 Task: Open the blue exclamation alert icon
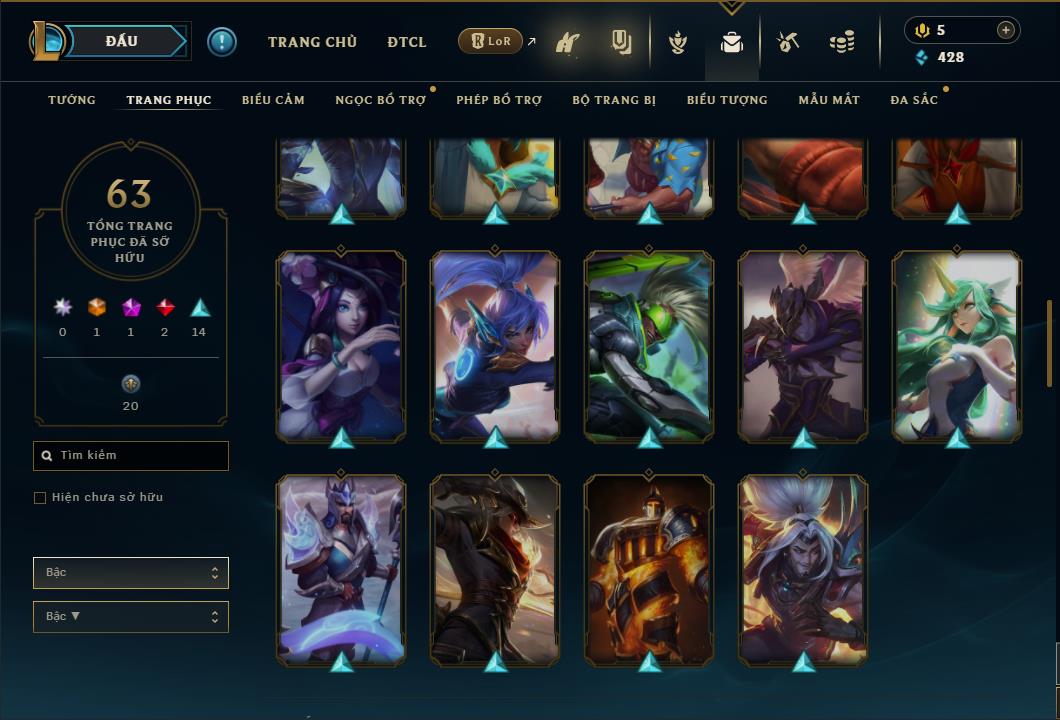point(221,42)
